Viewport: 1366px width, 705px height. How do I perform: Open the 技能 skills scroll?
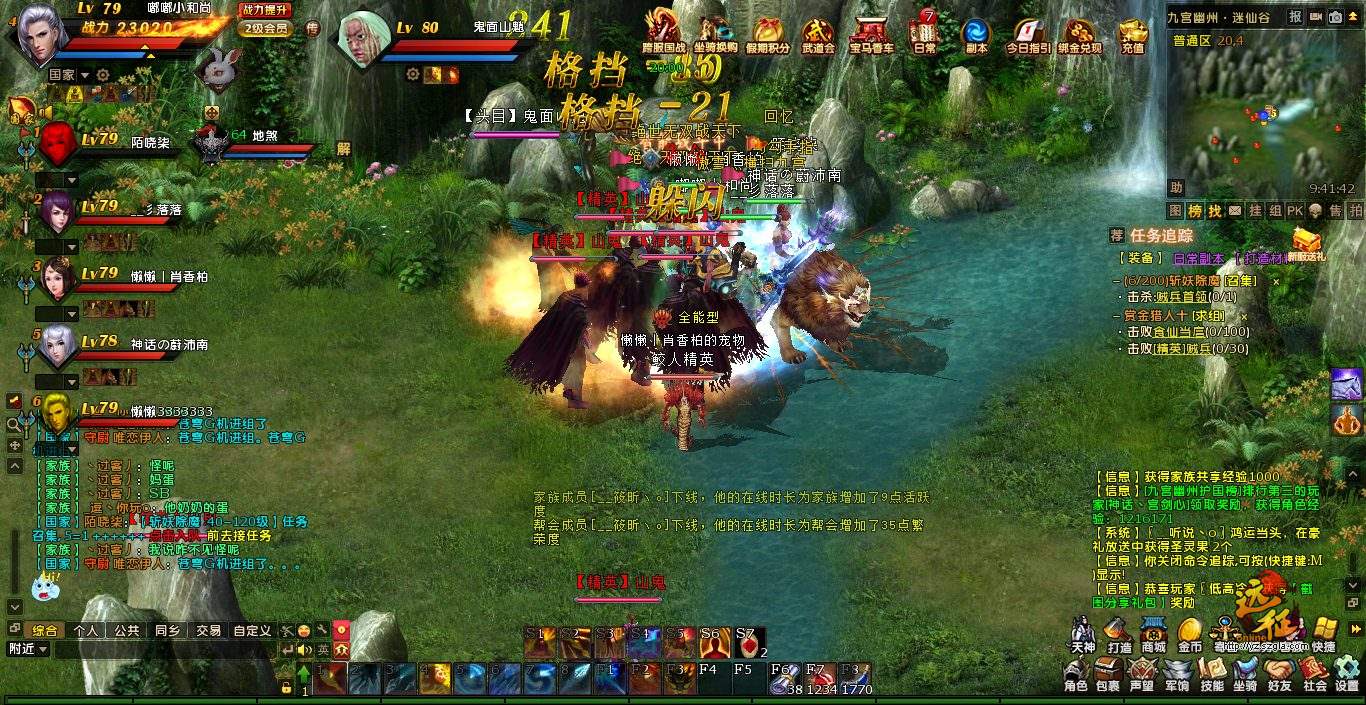1212,673
